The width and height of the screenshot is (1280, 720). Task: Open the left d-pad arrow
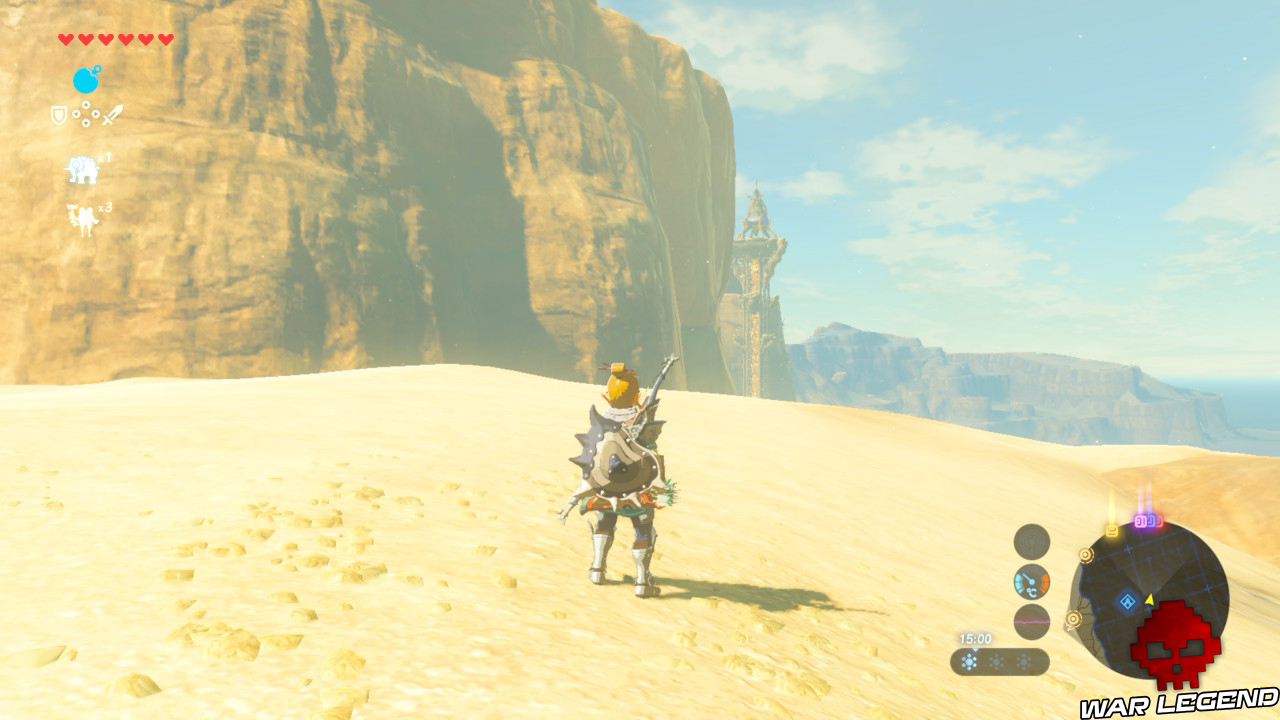click(x=76, y=115)
